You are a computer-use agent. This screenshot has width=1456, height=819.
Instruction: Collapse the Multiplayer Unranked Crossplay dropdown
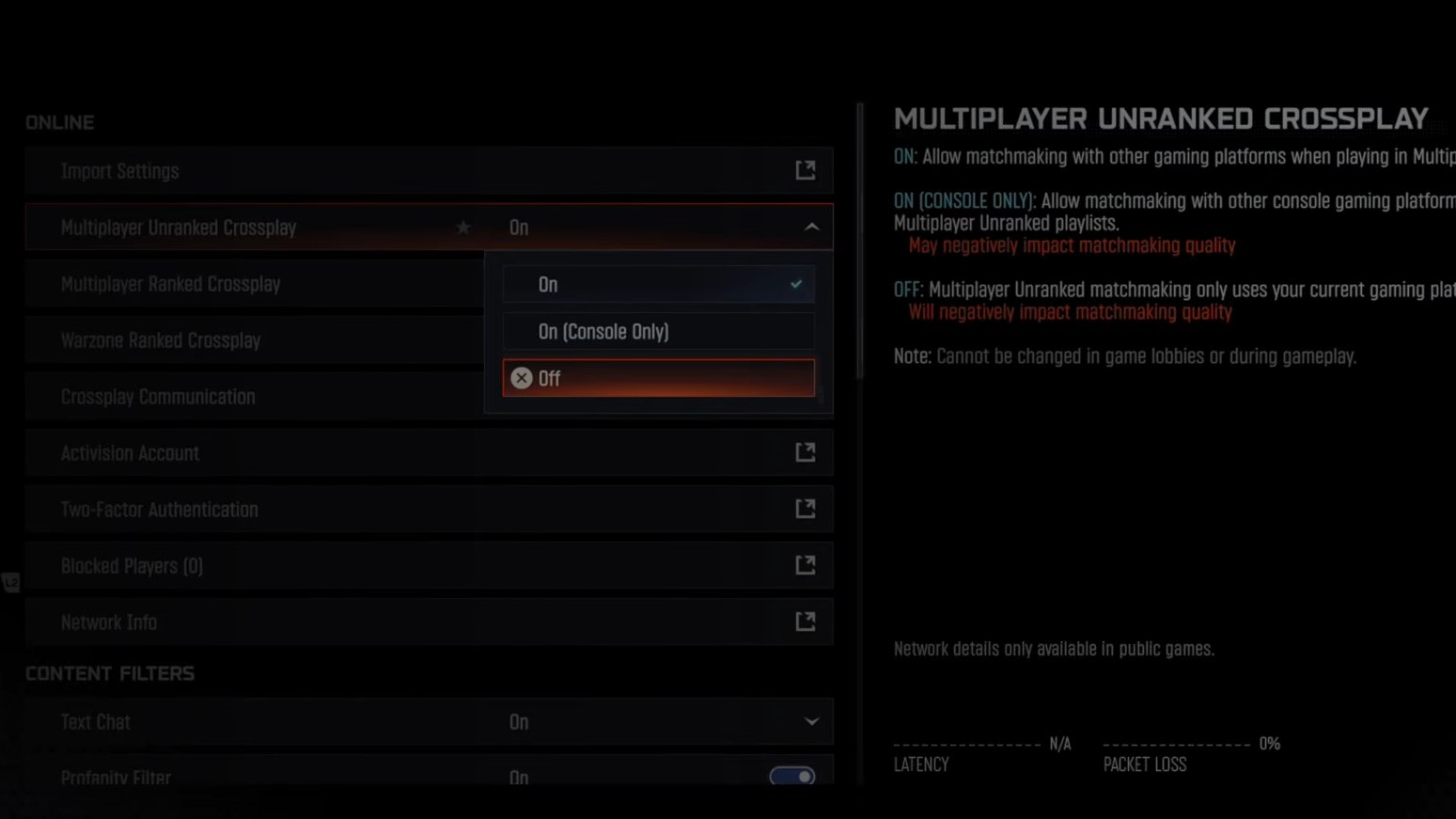pos(811,228)
